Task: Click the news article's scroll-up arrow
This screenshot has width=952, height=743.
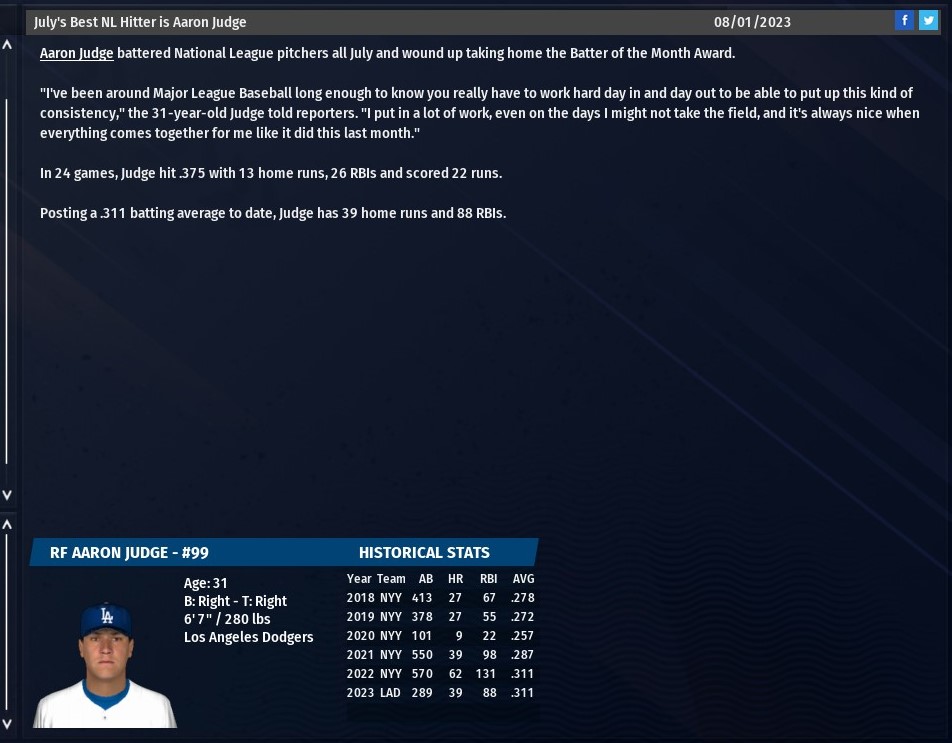Action: click(x=8, y=45)
